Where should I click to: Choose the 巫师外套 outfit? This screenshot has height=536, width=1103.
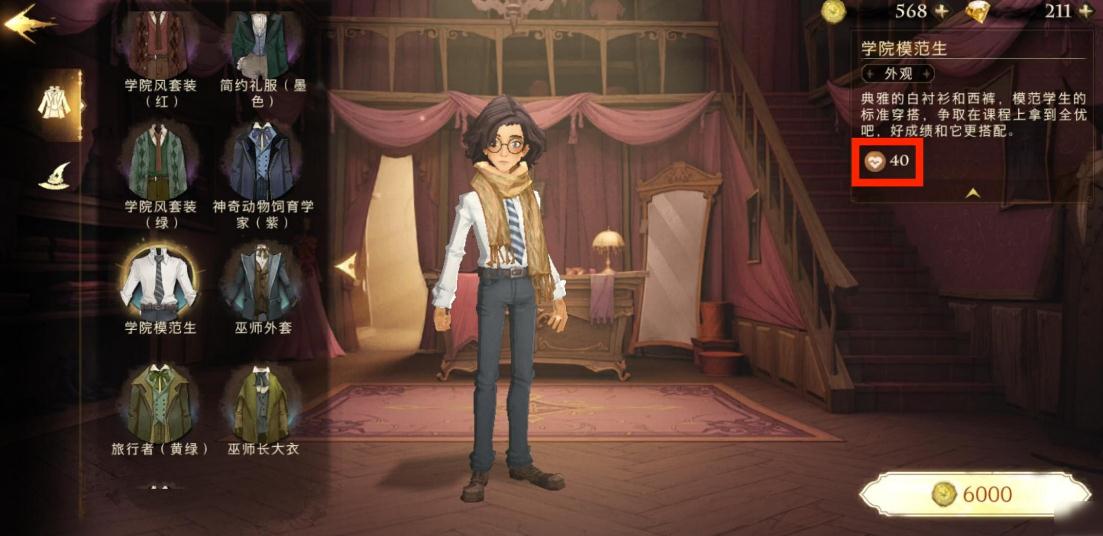click(259, 282)
